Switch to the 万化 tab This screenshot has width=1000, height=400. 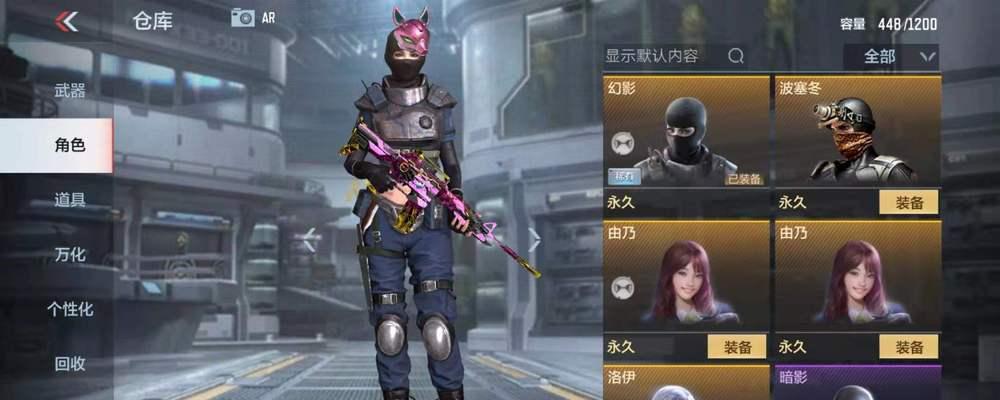pyautogui.click(x=69, y=254)
